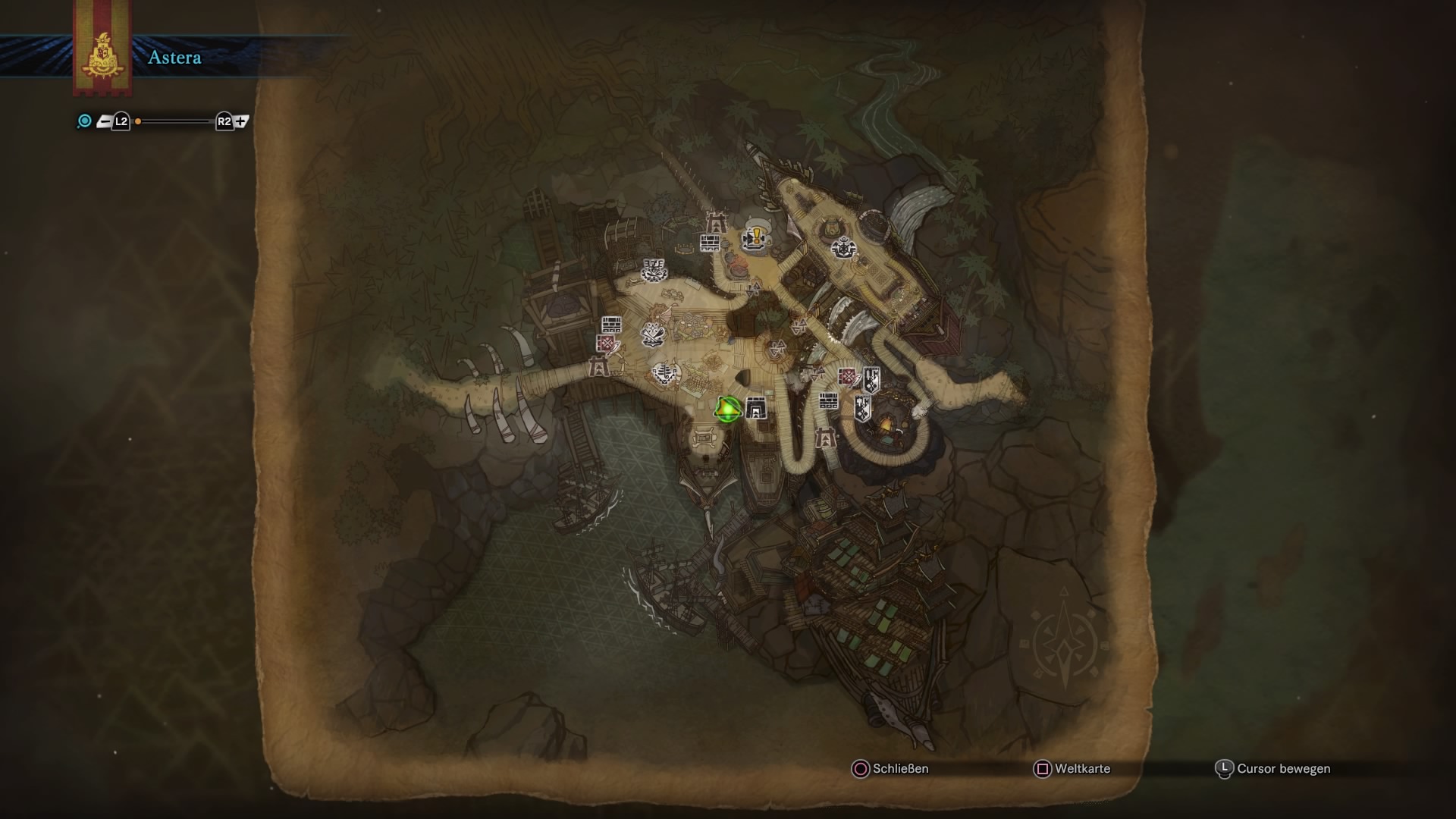Click the gear-shaped emblem map marker

pyautogui.click(x=653, y=269)
